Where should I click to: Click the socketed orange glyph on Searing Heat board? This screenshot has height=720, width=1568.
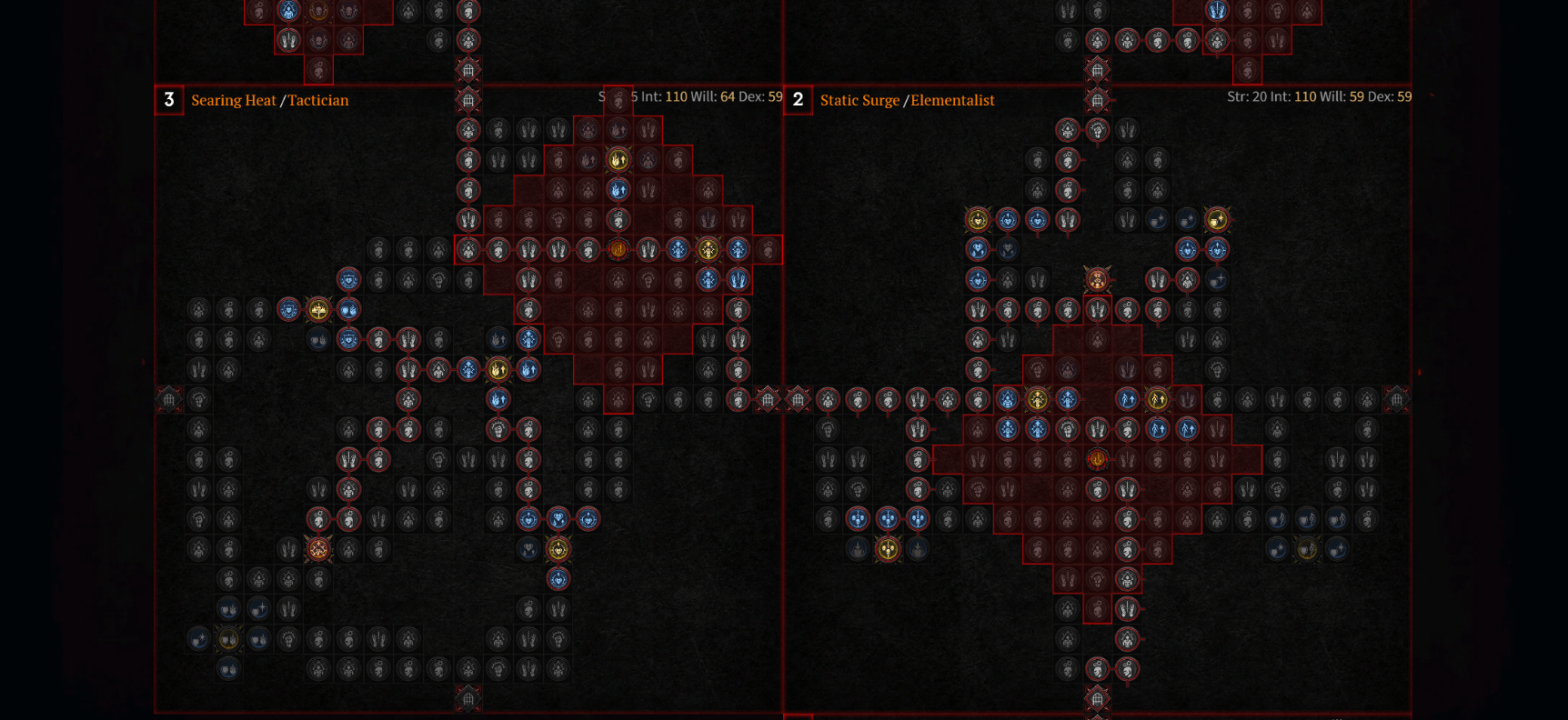(x=617, y=249)
